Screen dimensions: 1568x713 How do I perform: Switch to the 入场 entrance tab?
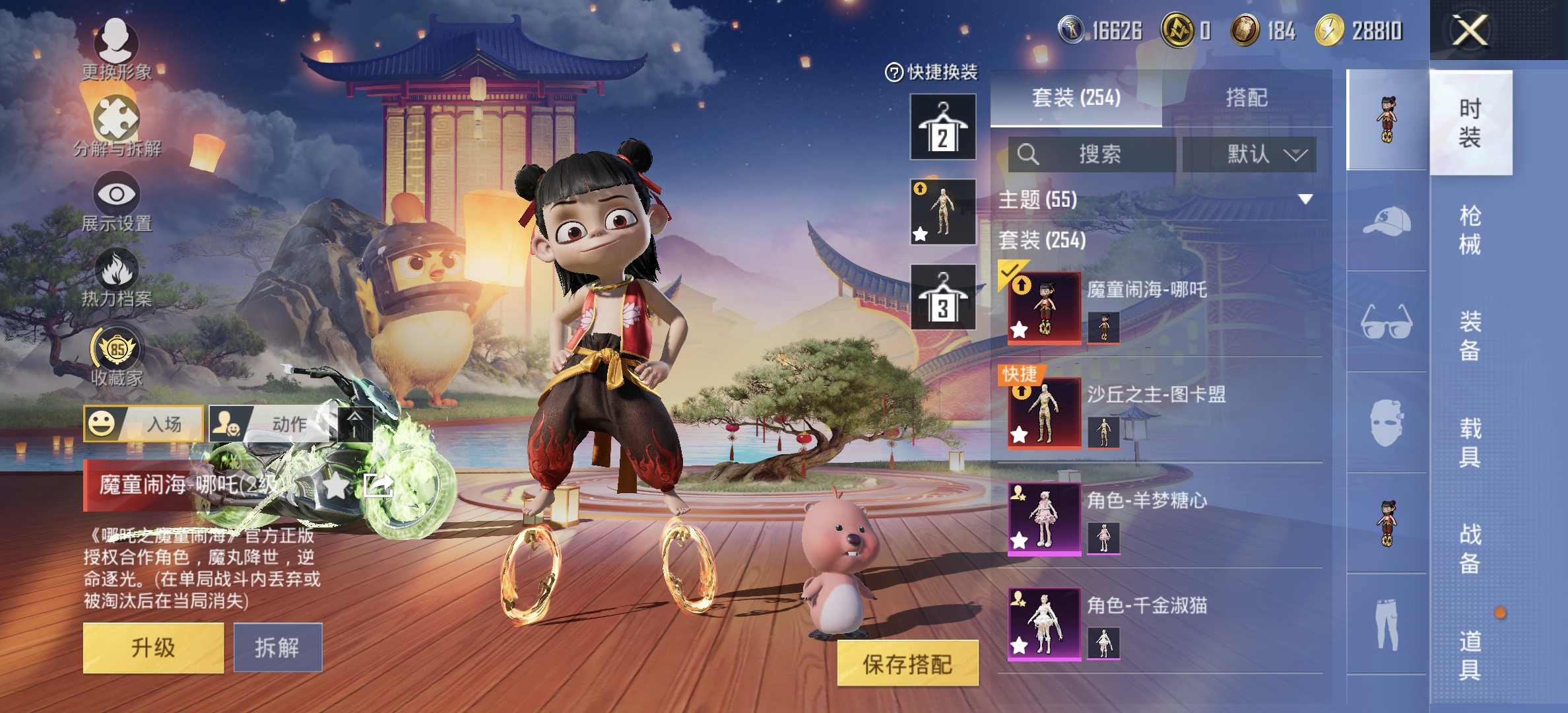click(x=144, y=424)
